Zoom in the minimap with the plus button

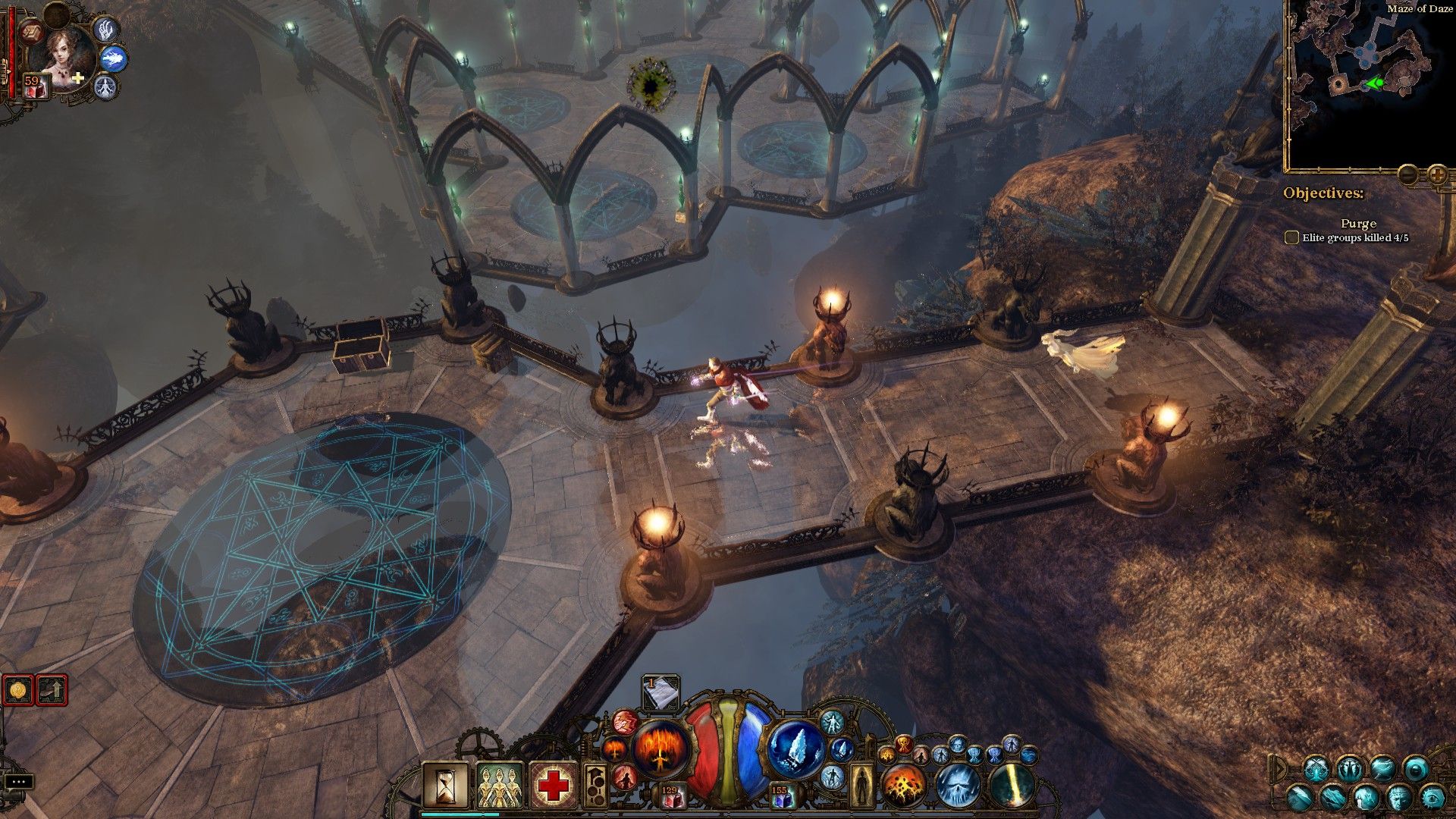(1436, 174)
